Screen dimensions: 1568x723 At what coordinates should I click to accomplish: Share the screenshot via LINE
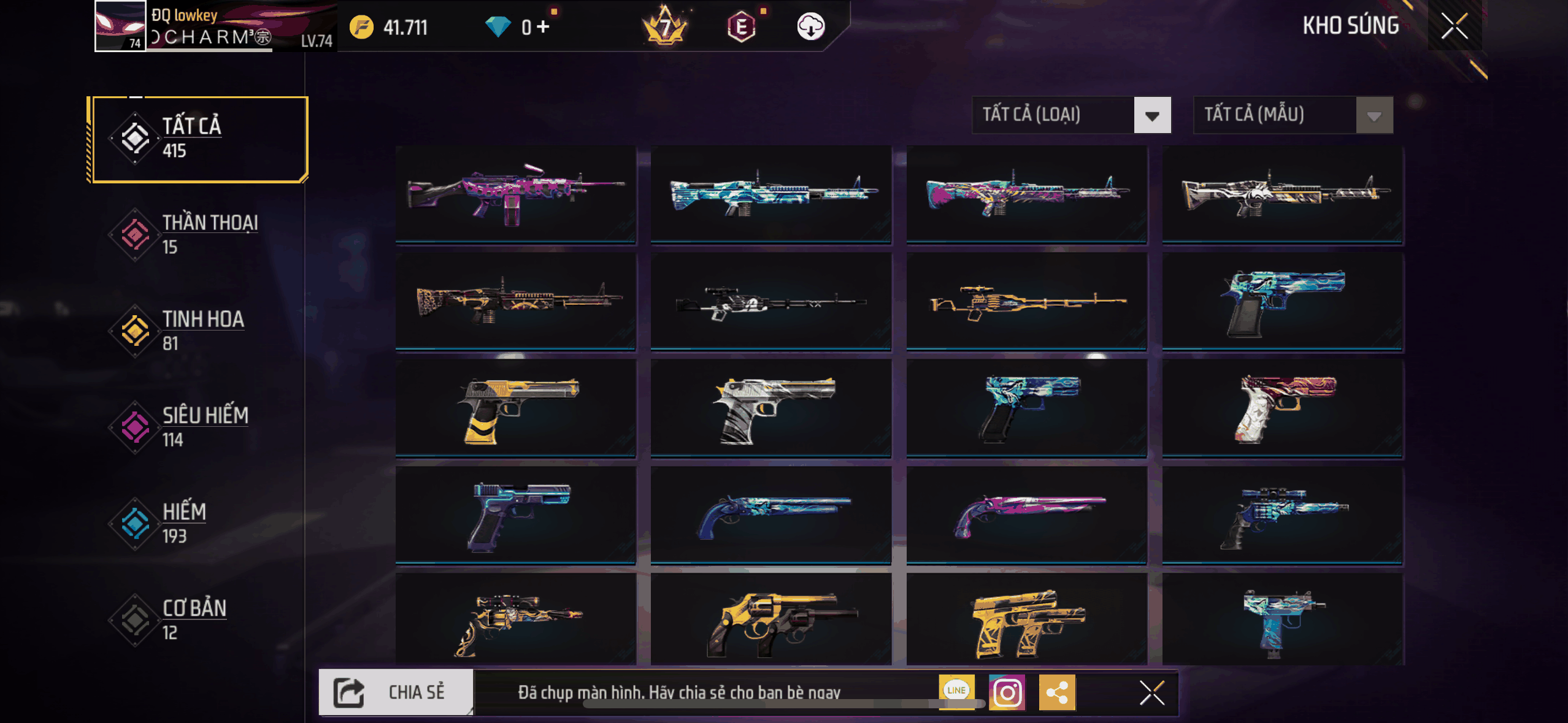coord(956,690)
